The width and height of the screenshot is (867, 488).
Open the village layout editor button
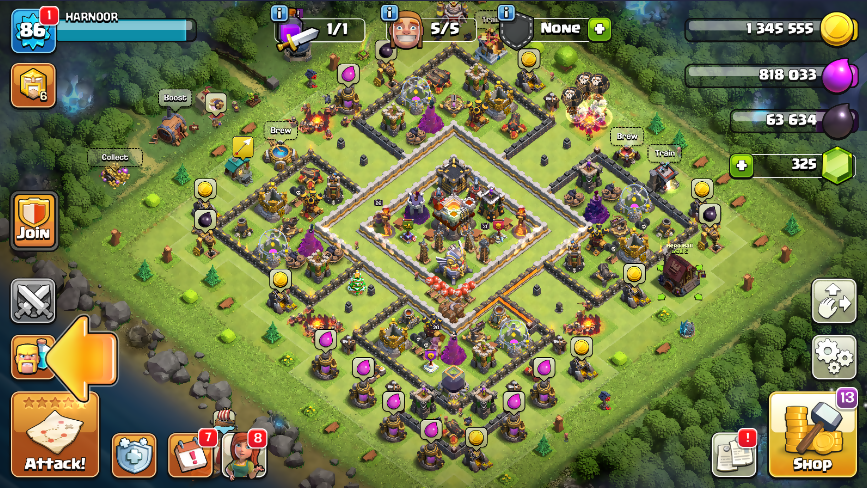point(833,300)
